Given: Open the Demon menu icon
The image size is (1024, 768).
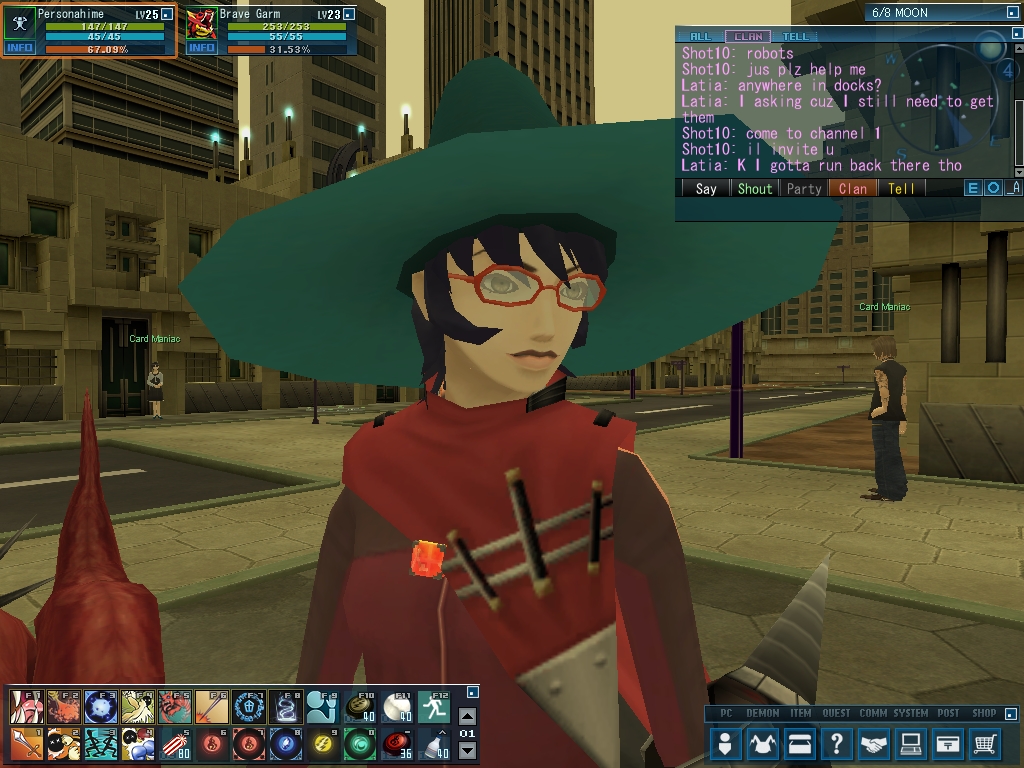Looking at the screenshot, I should (x=763, y=744).
